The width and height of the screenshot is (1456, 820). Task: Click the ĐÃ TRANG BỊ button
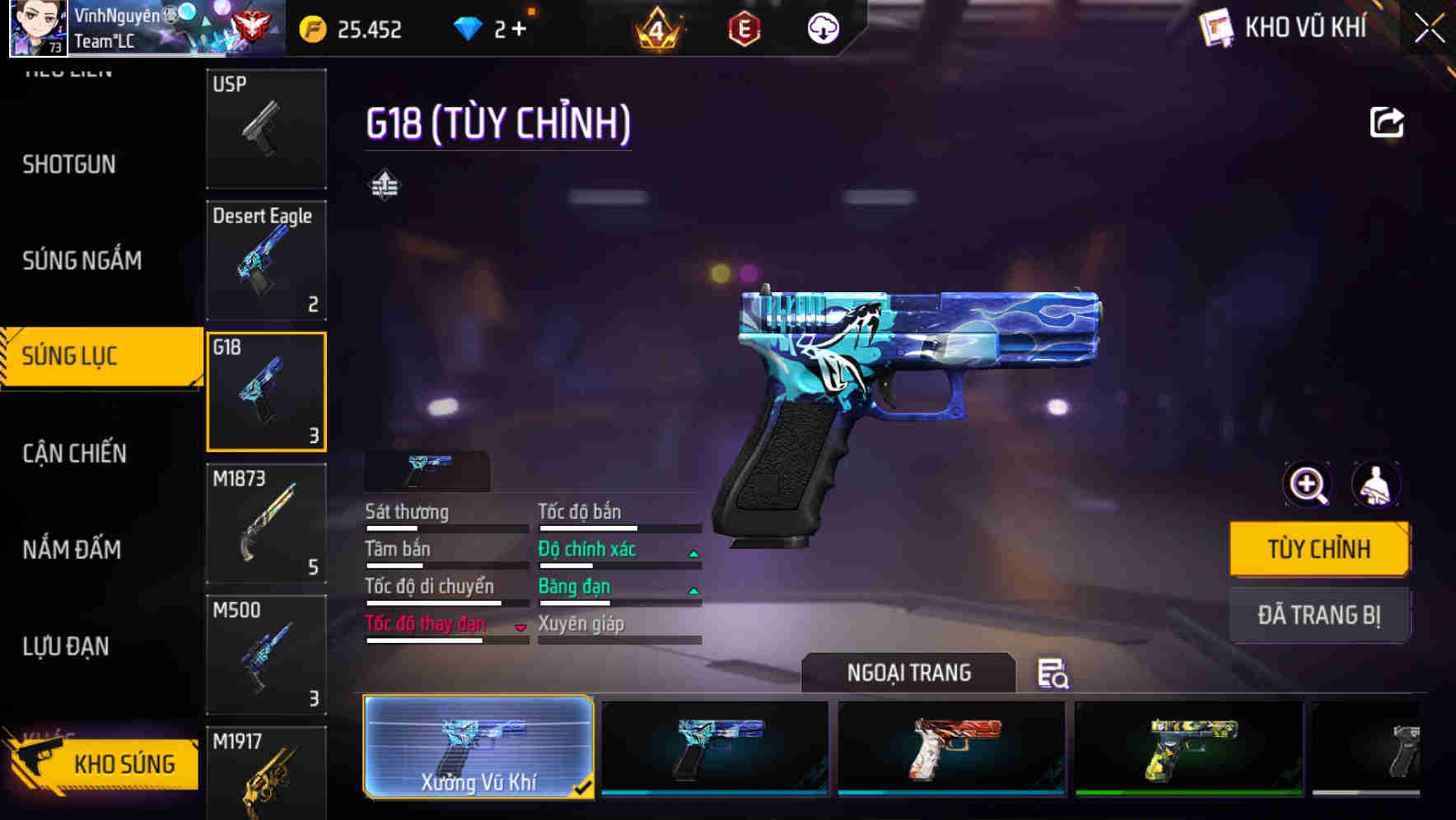pos(1319,614)
